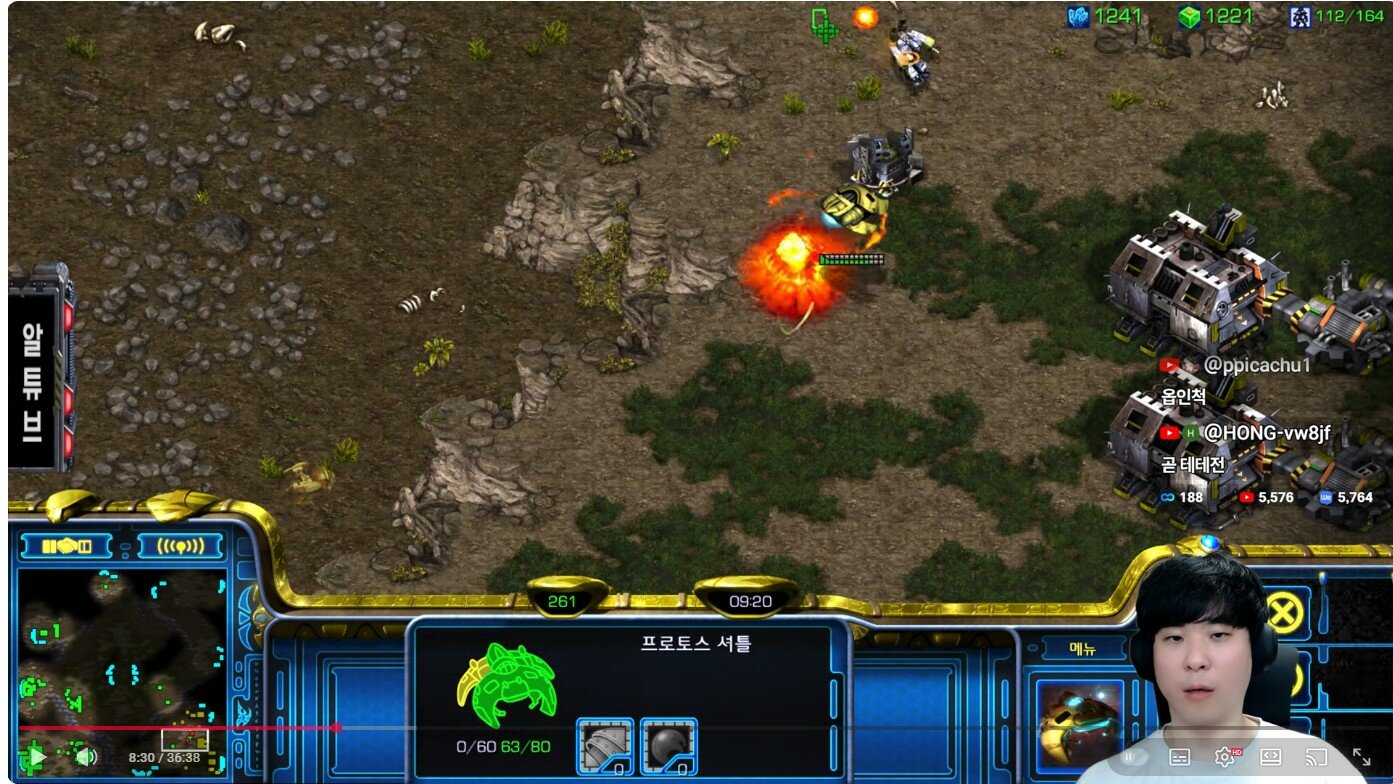Enter fullscreen in the video player
The image size is (1393, 784).
(x=1361, y=757)
